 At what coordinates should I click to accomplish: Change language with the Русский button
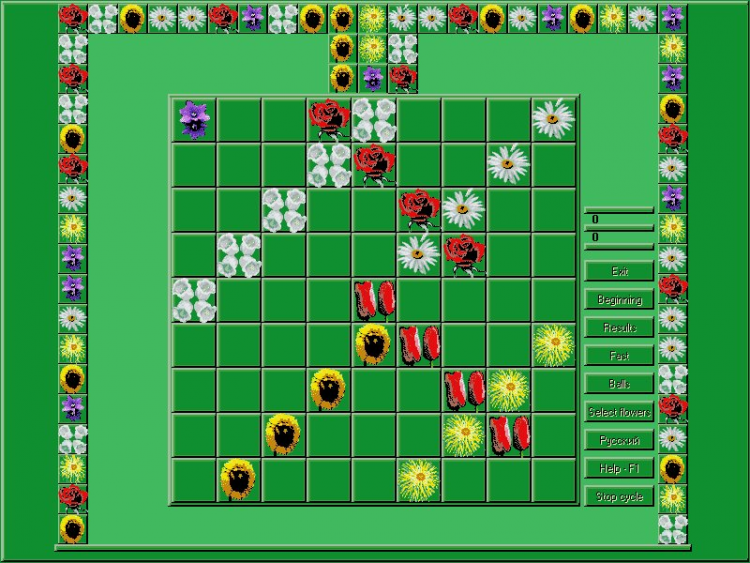pyautogui.click(x=619, y=440)
